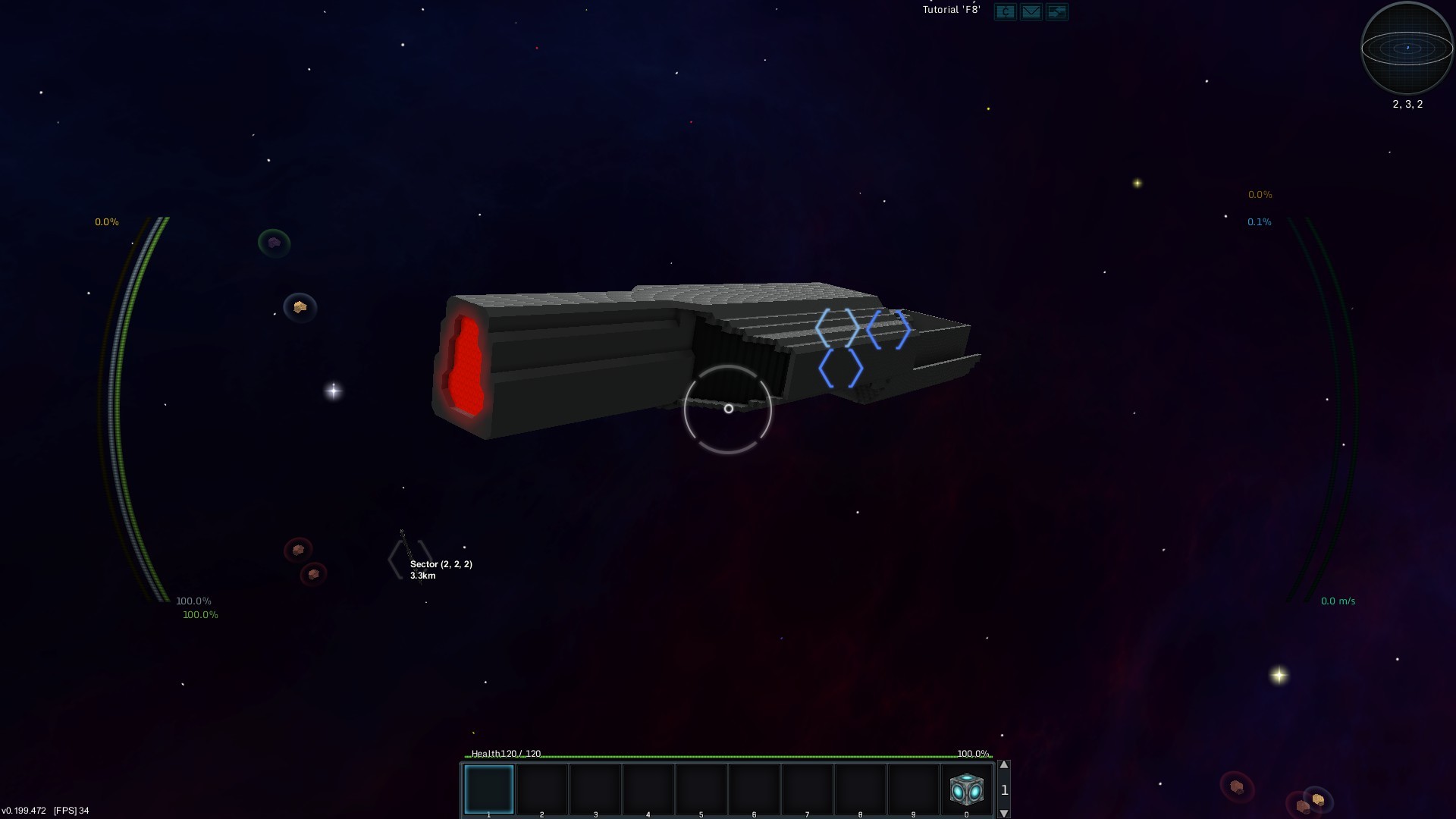Click the hotbar page up arrow

coord(1004,765)
